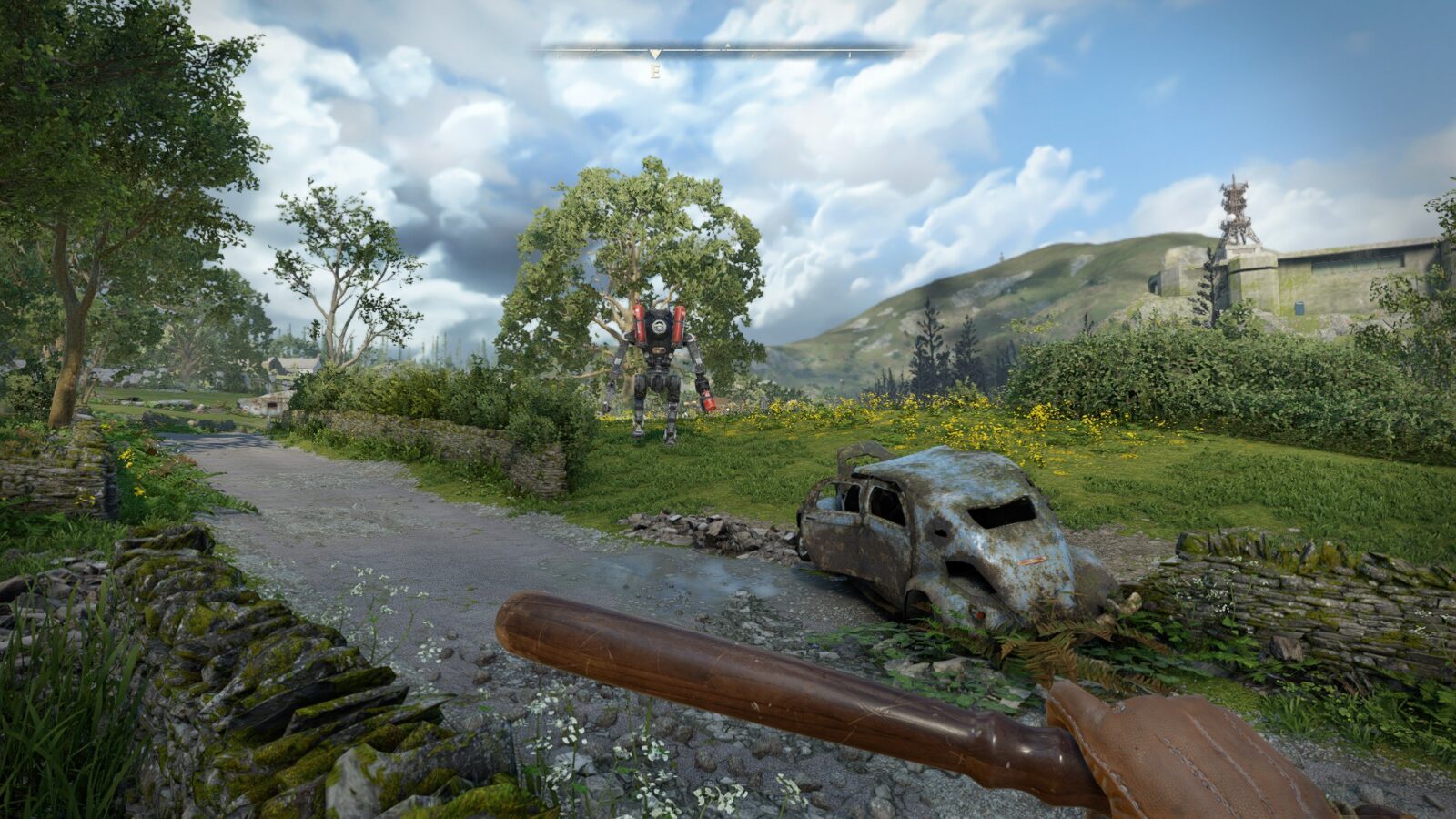
Task: Click the compass bar's East marker
Action: (654, 70)
